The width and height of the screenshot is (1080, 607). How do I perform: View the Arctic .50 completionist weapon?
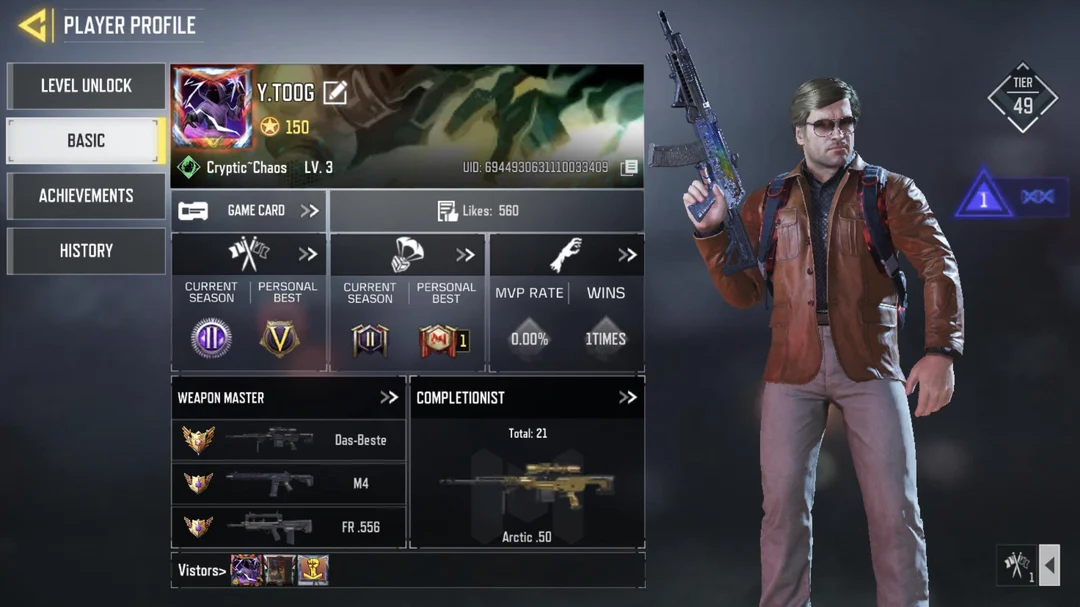(526, 485)
